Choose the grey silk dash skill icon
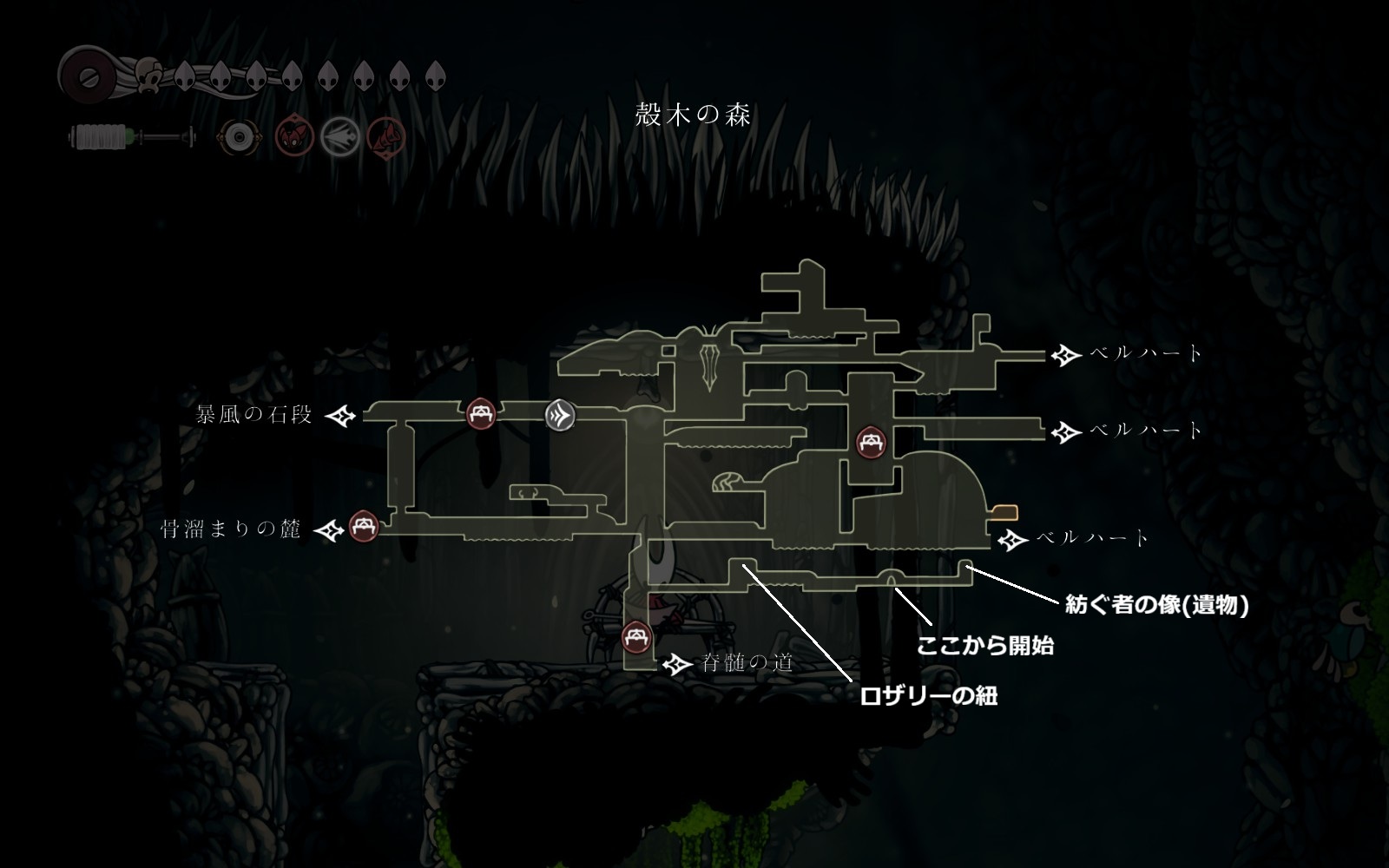The height and width of the screenshot is (868, 1389). tap(339, 137)
